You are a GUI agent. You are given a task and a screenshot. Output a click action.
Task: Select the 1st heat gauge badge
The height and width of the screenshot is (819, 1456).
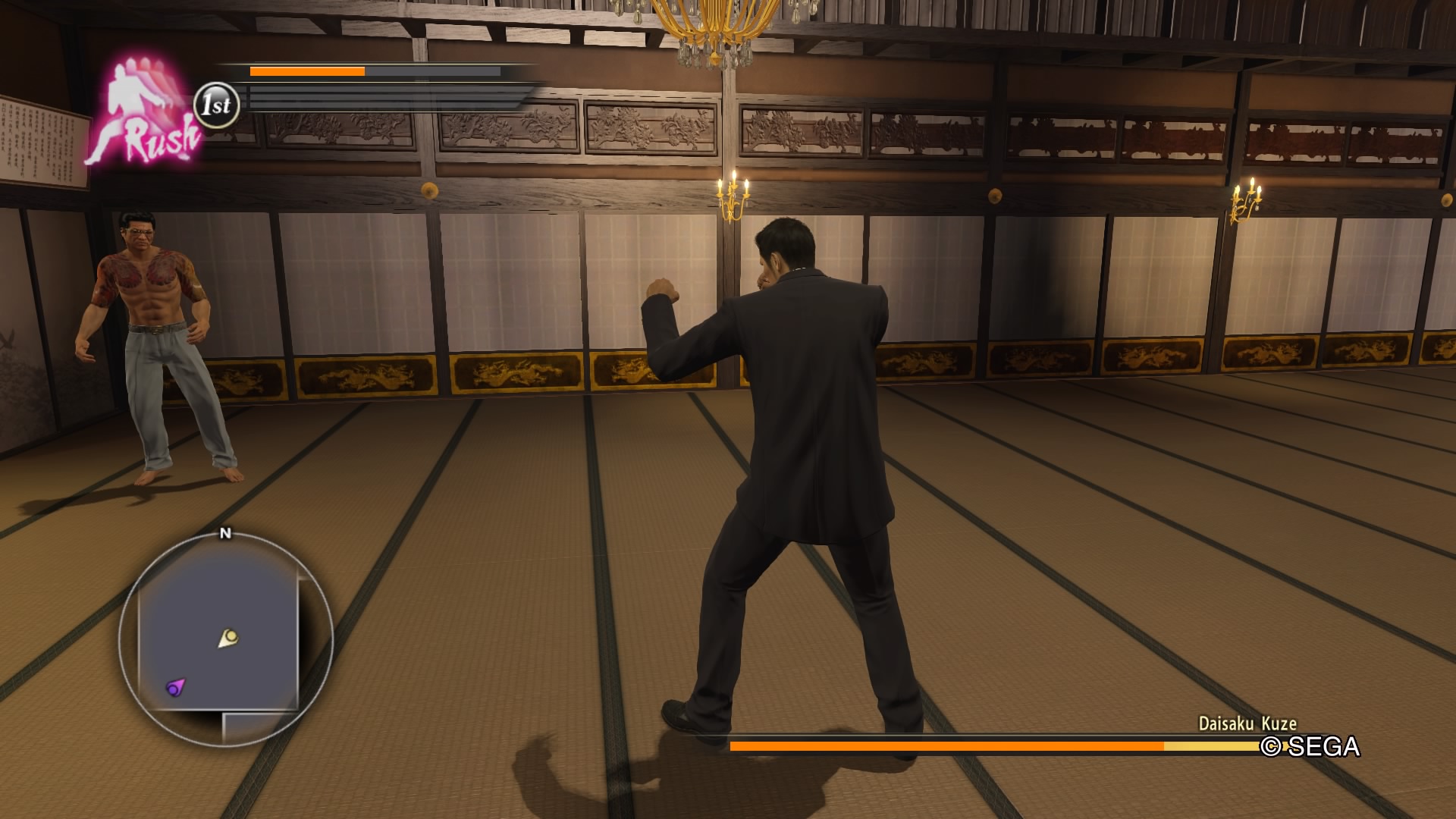[217, 105]
